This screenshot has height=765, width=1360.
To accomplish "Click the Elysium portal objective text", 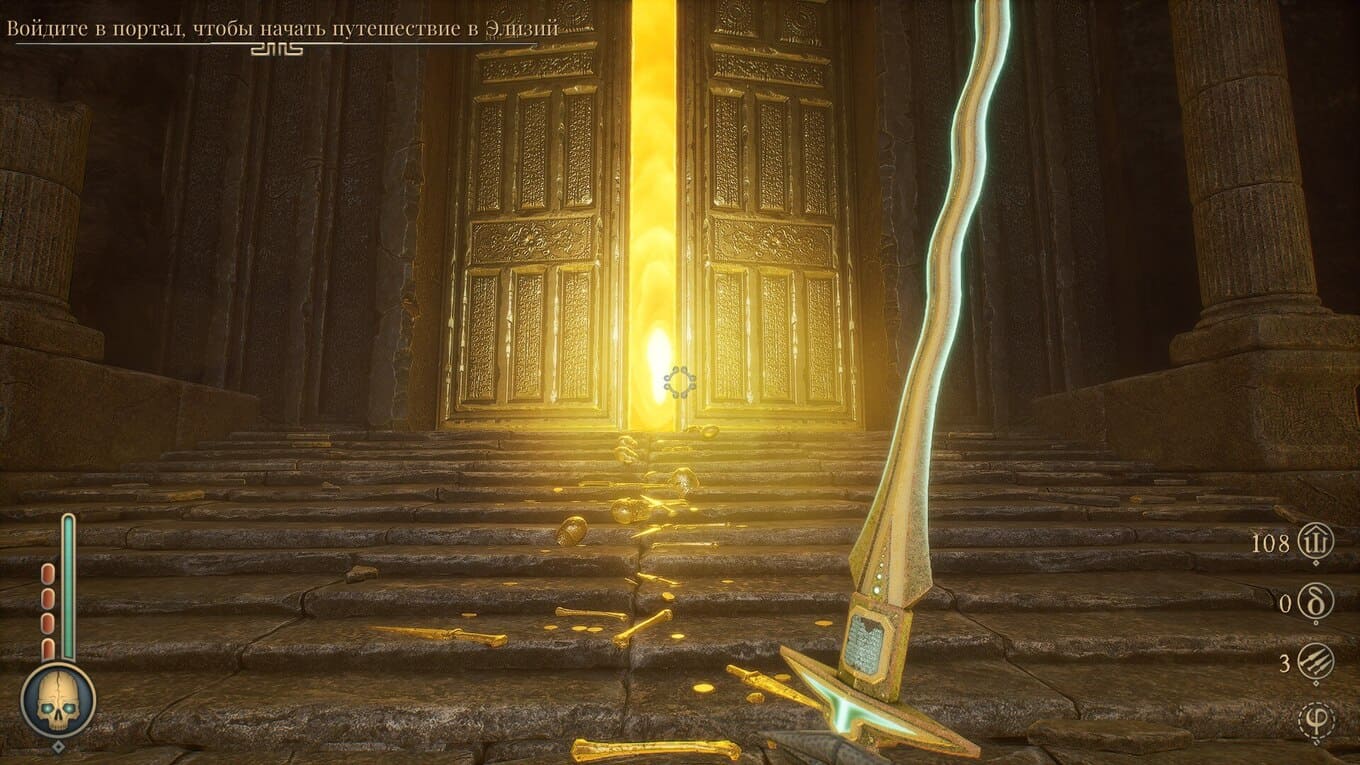I will point(269,28).
